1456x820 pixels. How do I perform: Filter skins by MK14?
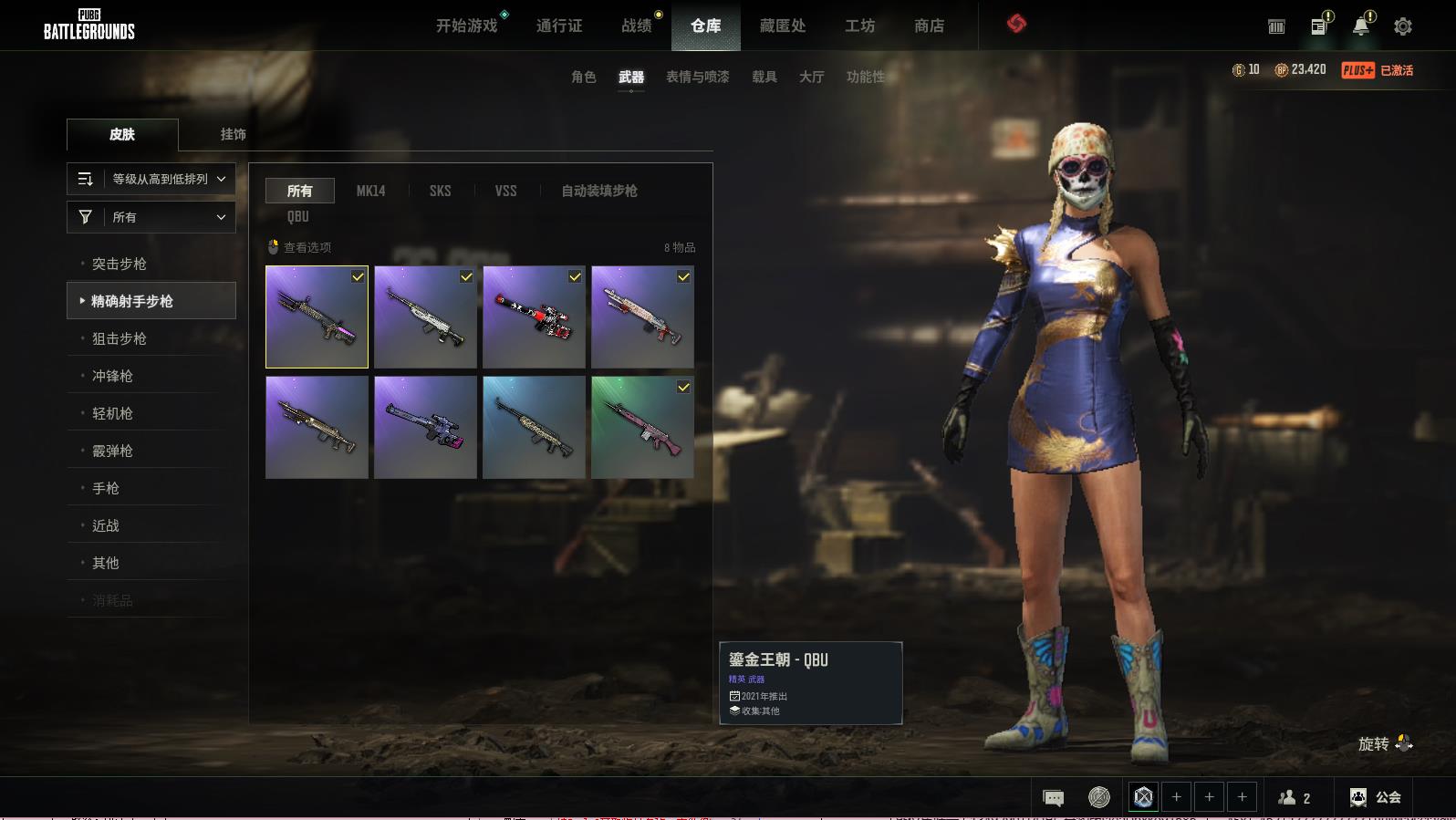(370, 191)
